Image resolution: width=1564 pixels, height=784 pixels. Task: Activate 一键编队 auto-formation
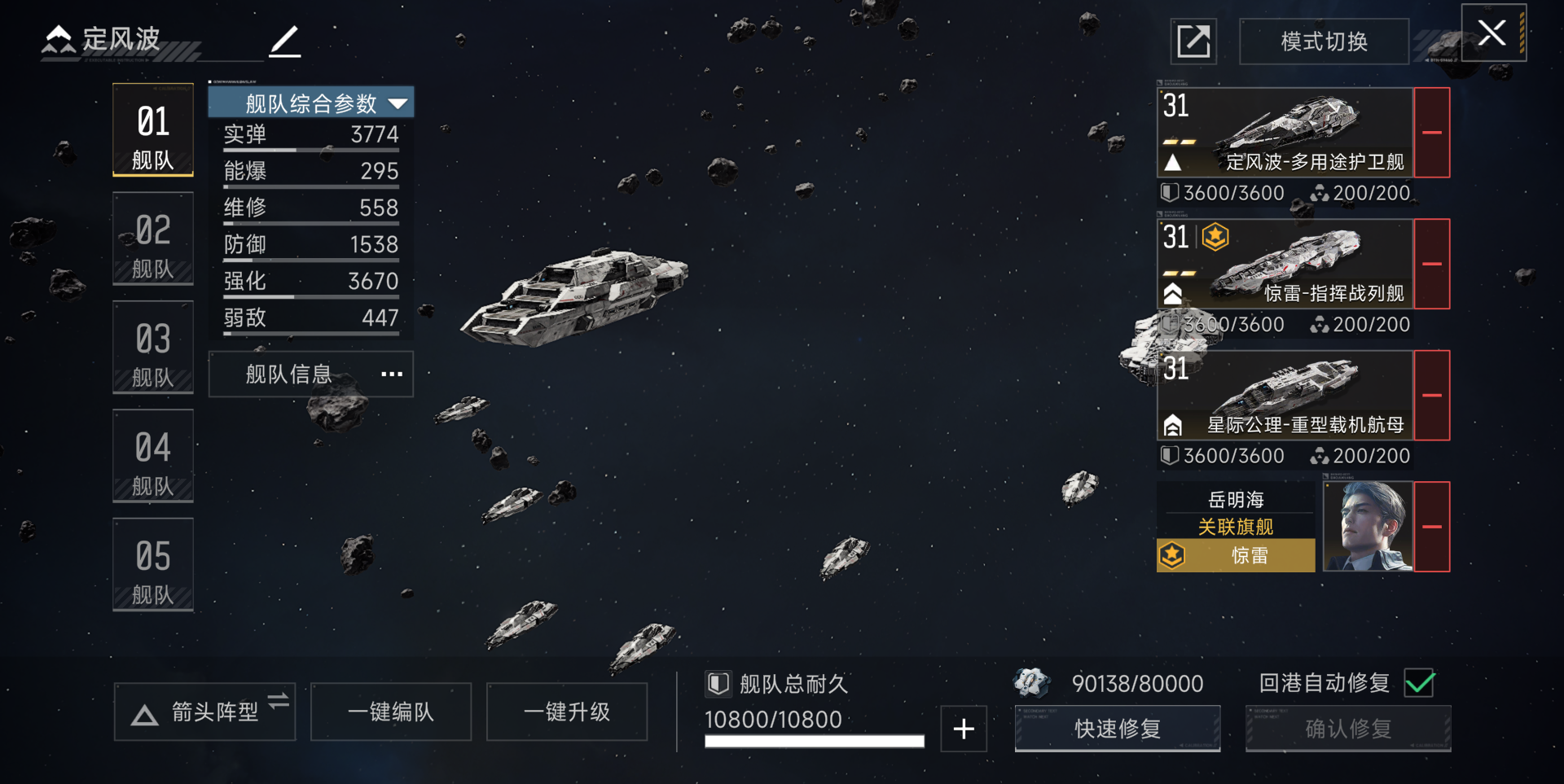click(391, 712)
